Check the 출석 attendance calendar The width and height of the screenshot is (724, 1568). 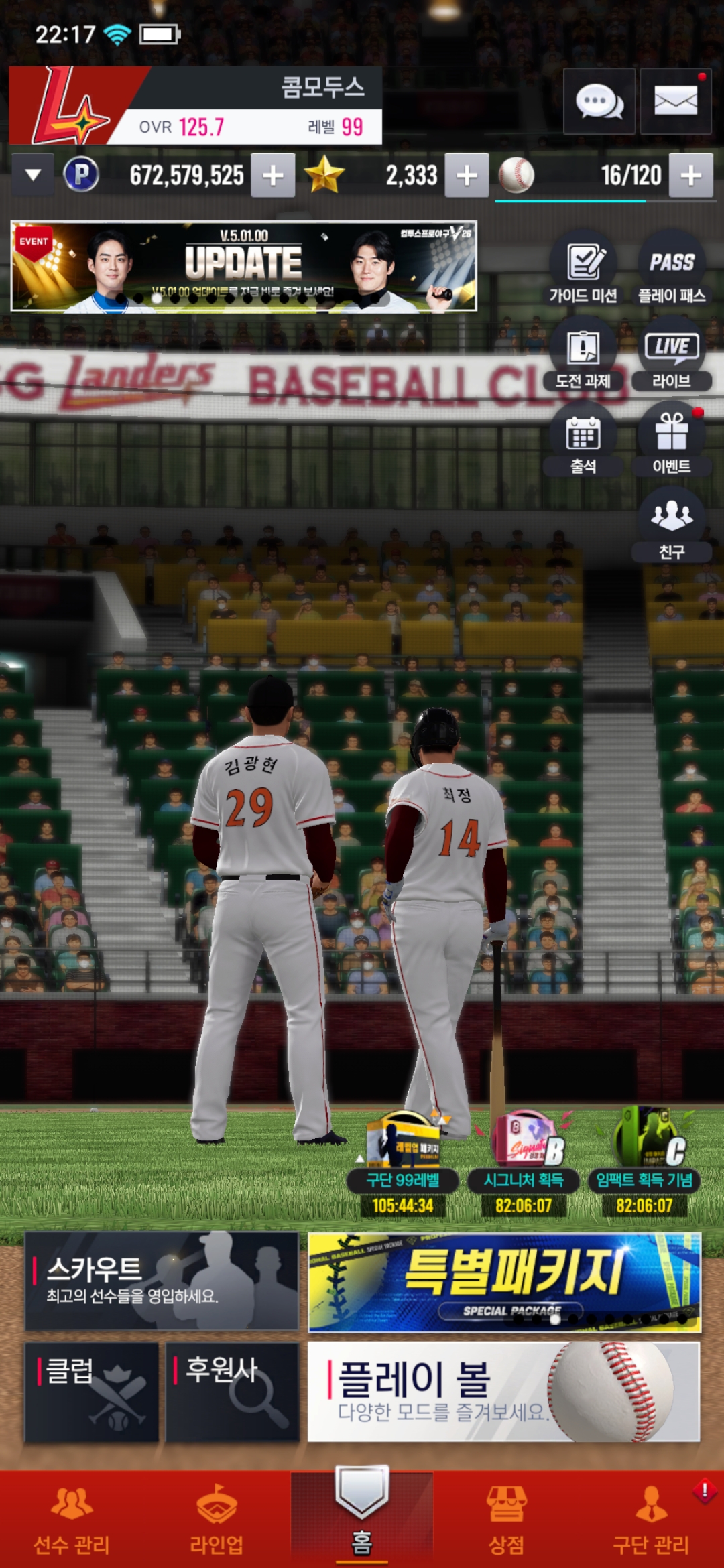[583, 442]
